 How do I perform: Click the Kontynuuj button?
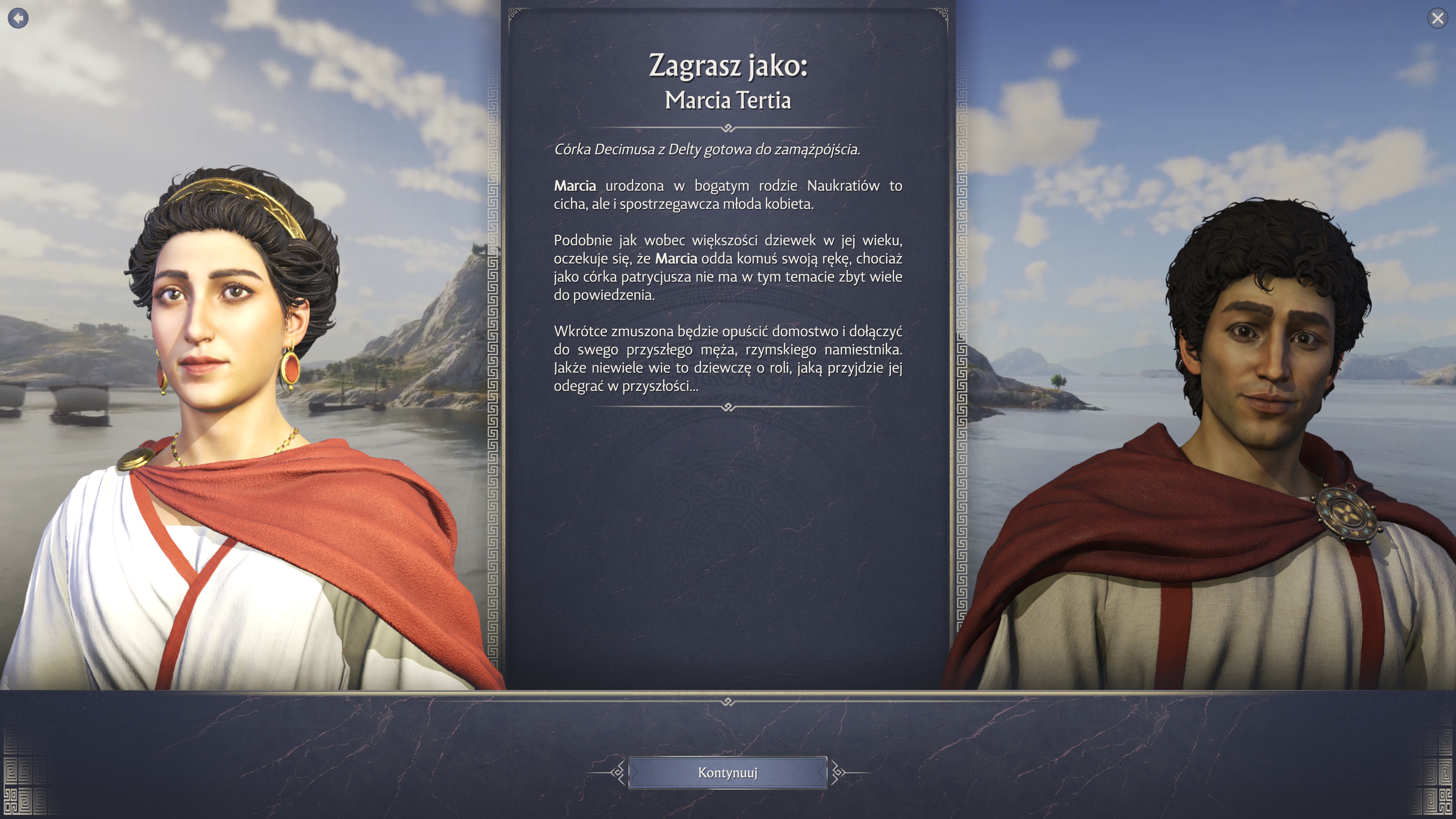(728, 772)
